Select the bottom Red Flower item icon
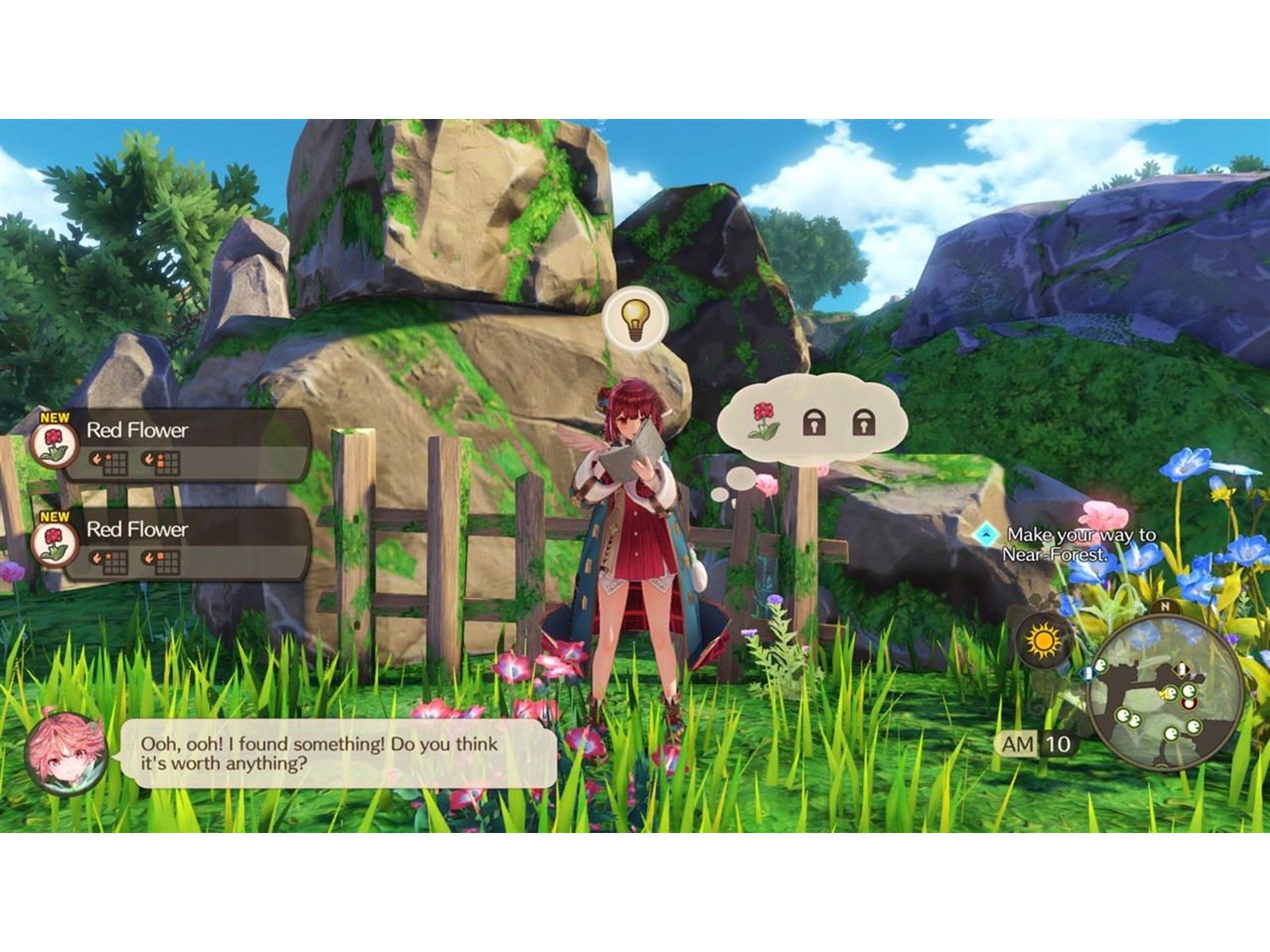1270x952 pixels. coord(53,544)
